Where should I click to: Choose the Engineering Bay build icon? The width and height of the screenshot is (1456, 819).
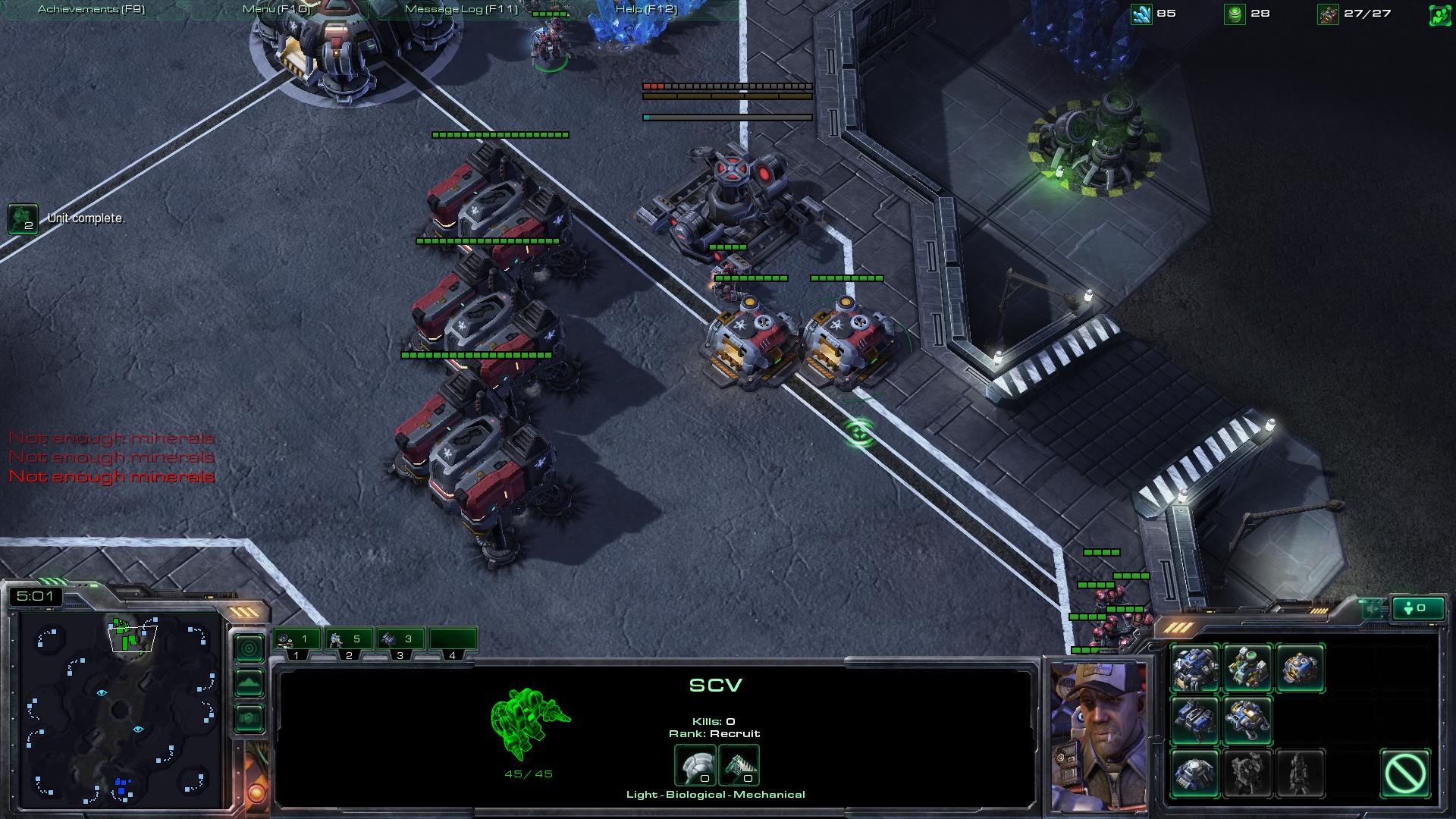(x=1247, y=720)
